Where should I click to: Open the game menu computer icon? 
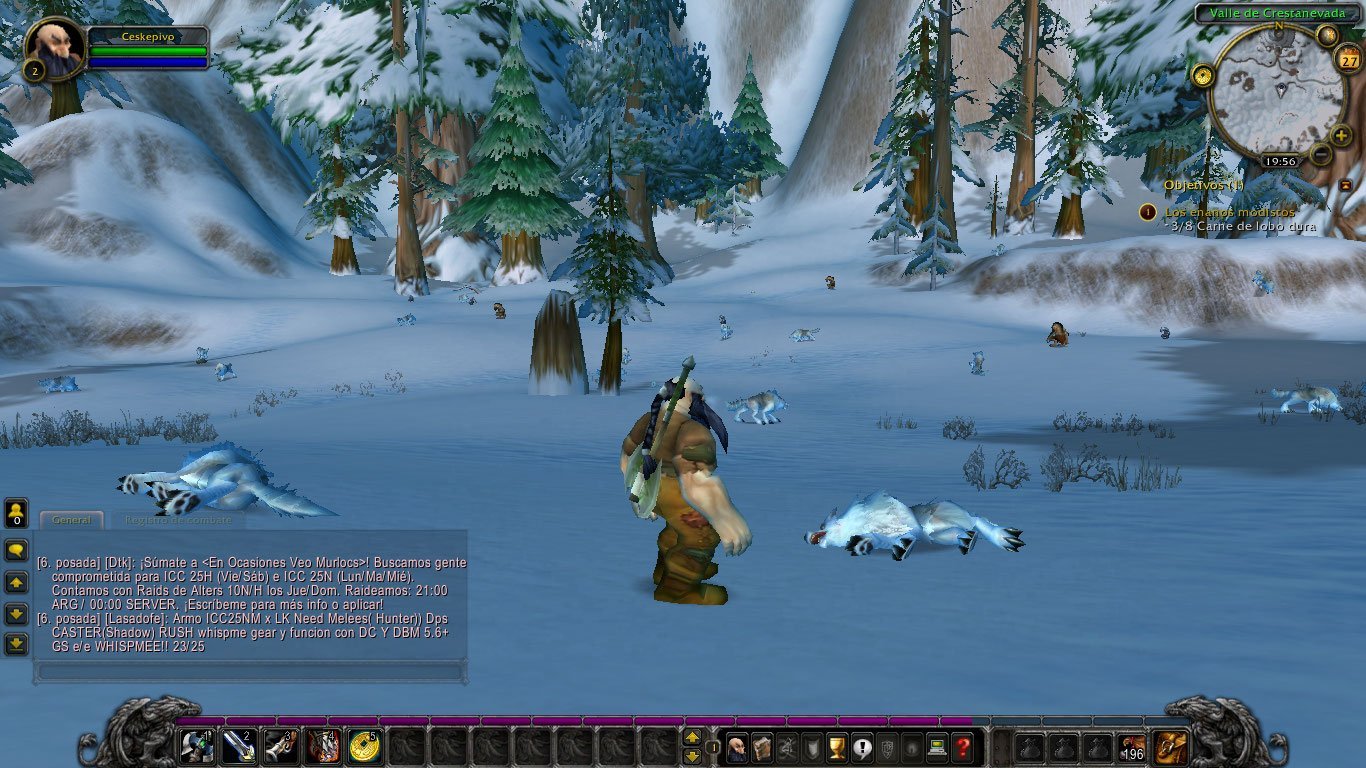[x=937, y=746]
